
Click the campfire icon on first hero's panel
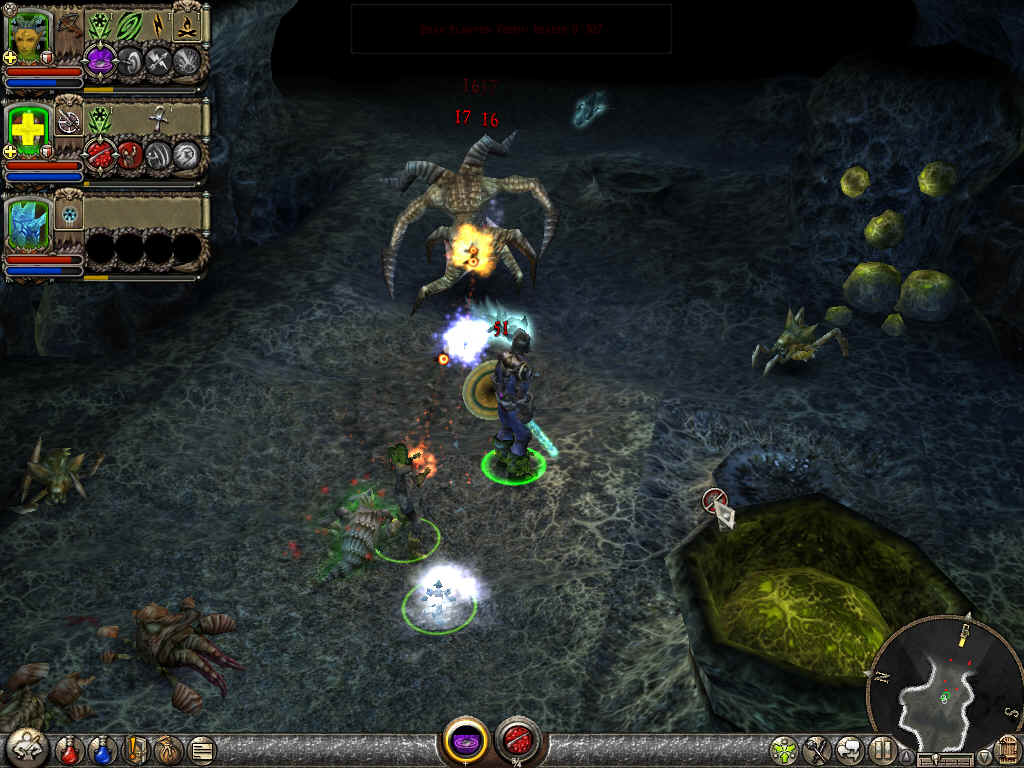[x=187, y=25]
